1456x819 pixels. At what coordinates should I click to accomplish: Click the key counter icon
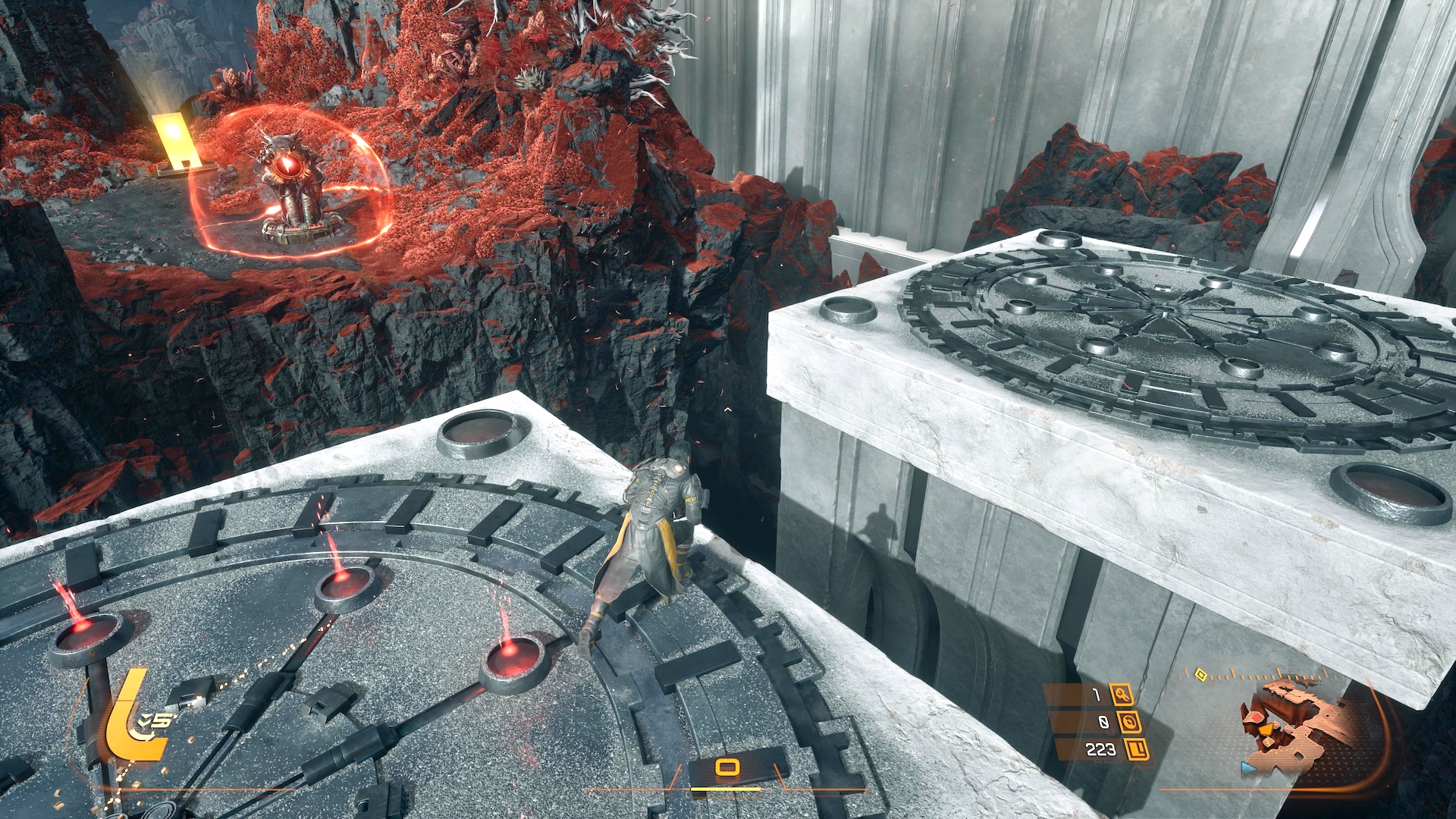point(1121,695)
